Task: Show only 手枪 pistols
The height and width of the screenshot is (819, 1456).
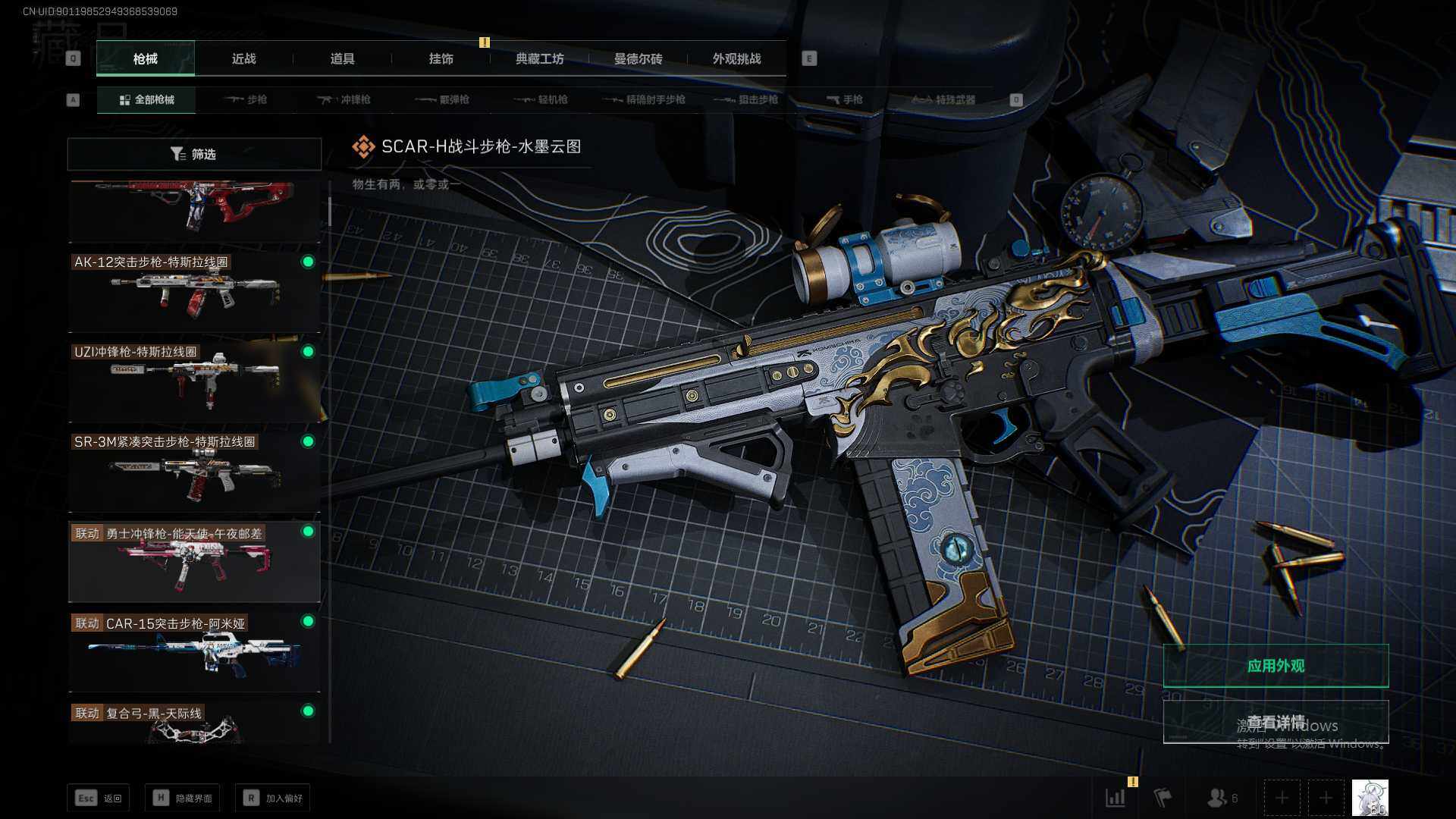Action: click(x=845, y=99)
